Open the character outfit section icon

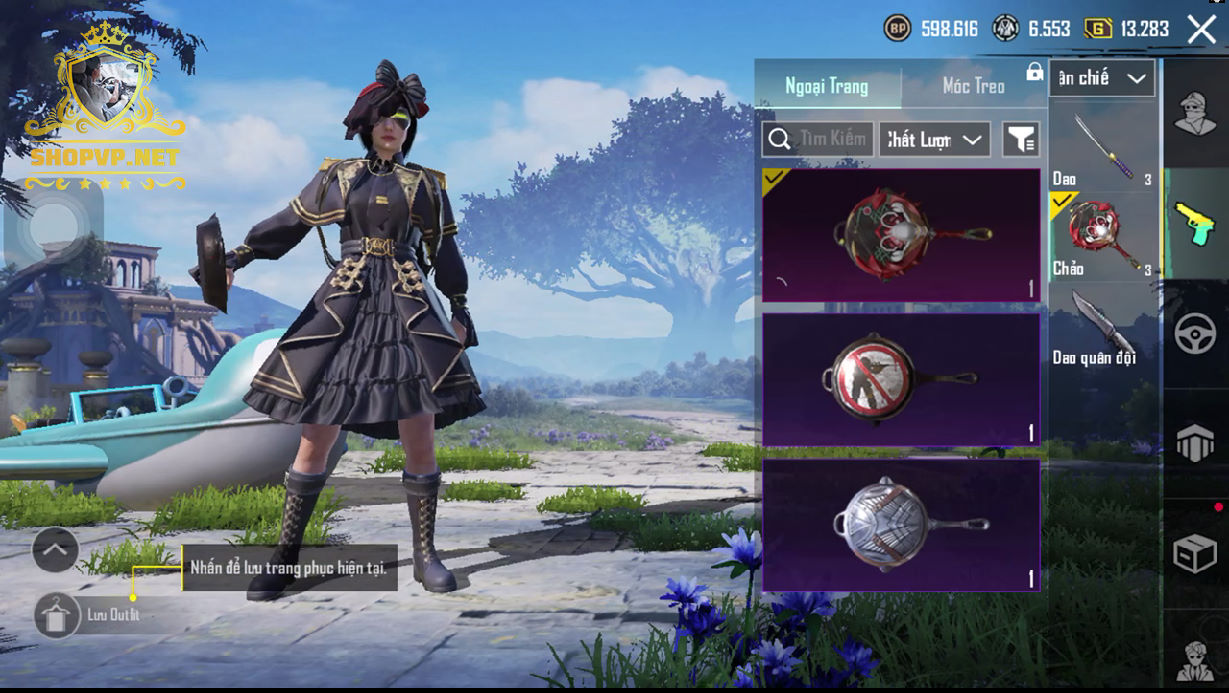[x=1194, y=113]
